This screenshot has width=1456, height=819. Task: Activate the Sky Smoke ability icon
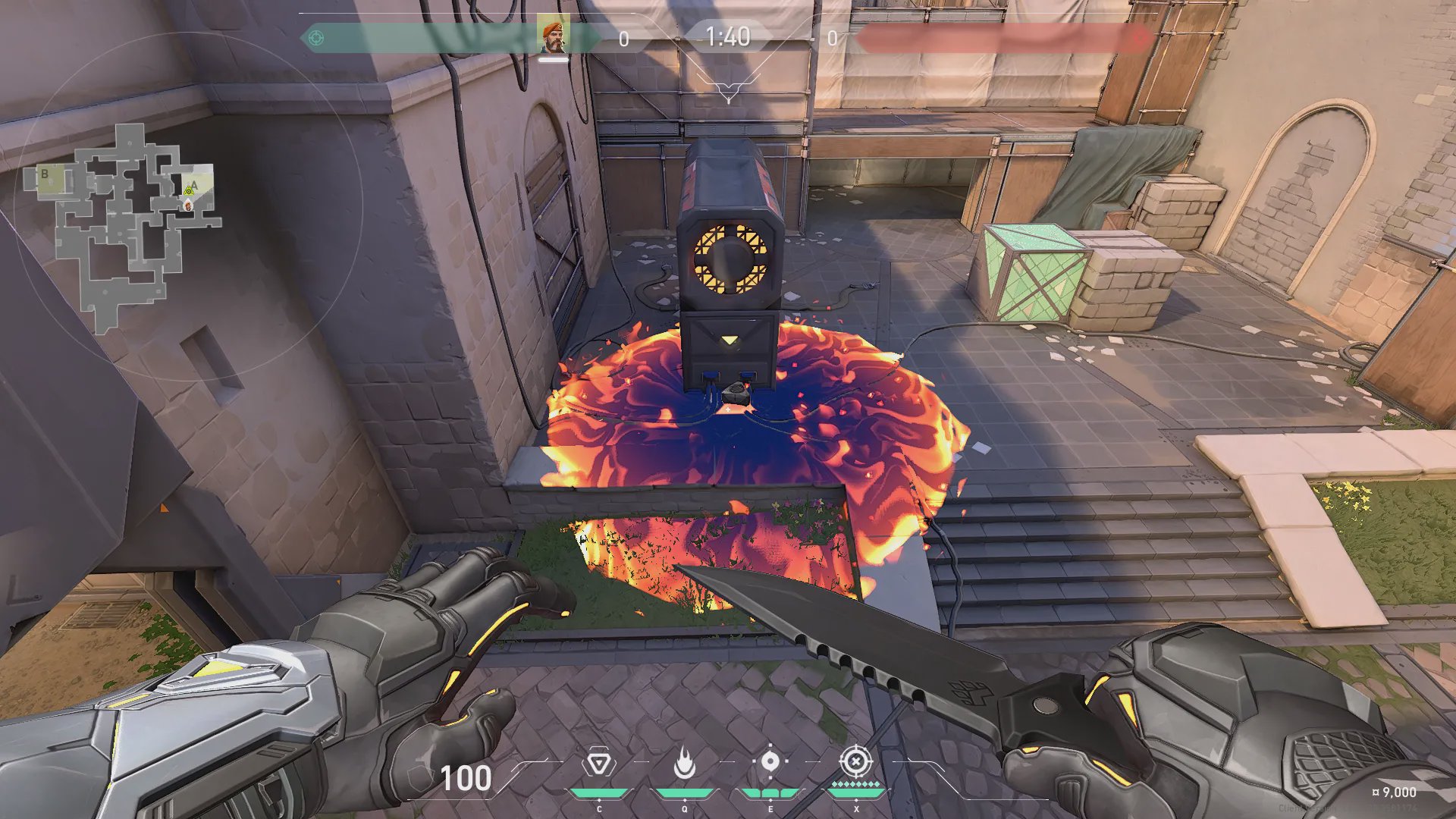770,761
